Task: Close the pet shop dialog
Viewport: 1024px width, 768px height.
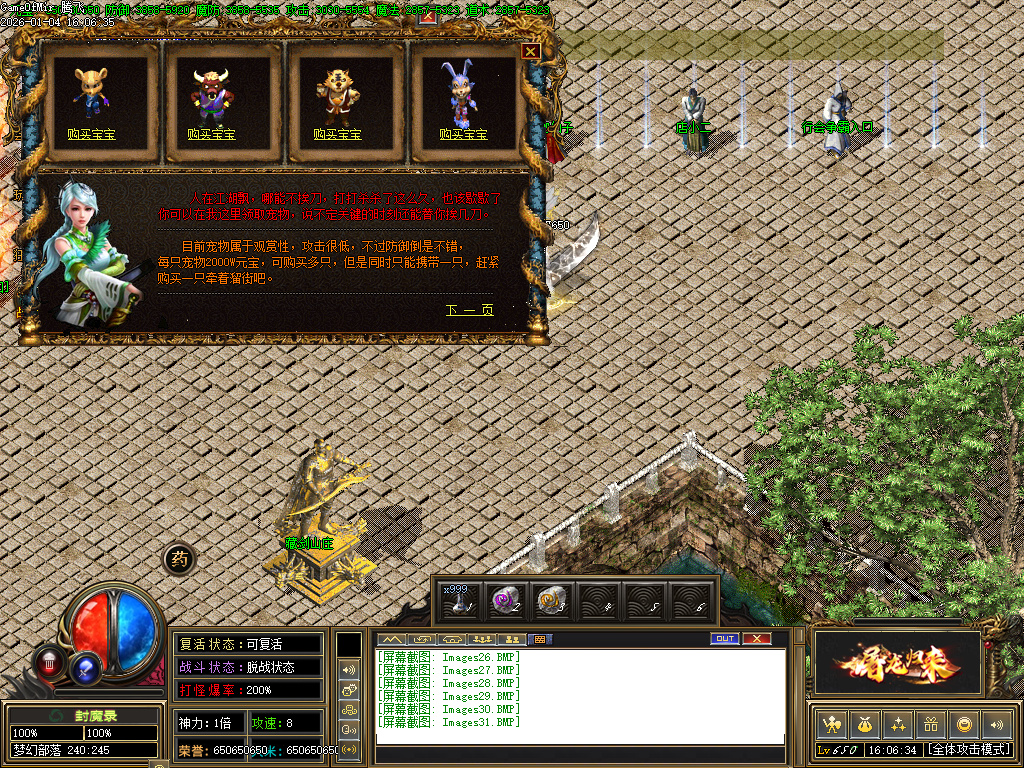Action: pos(530,51)
